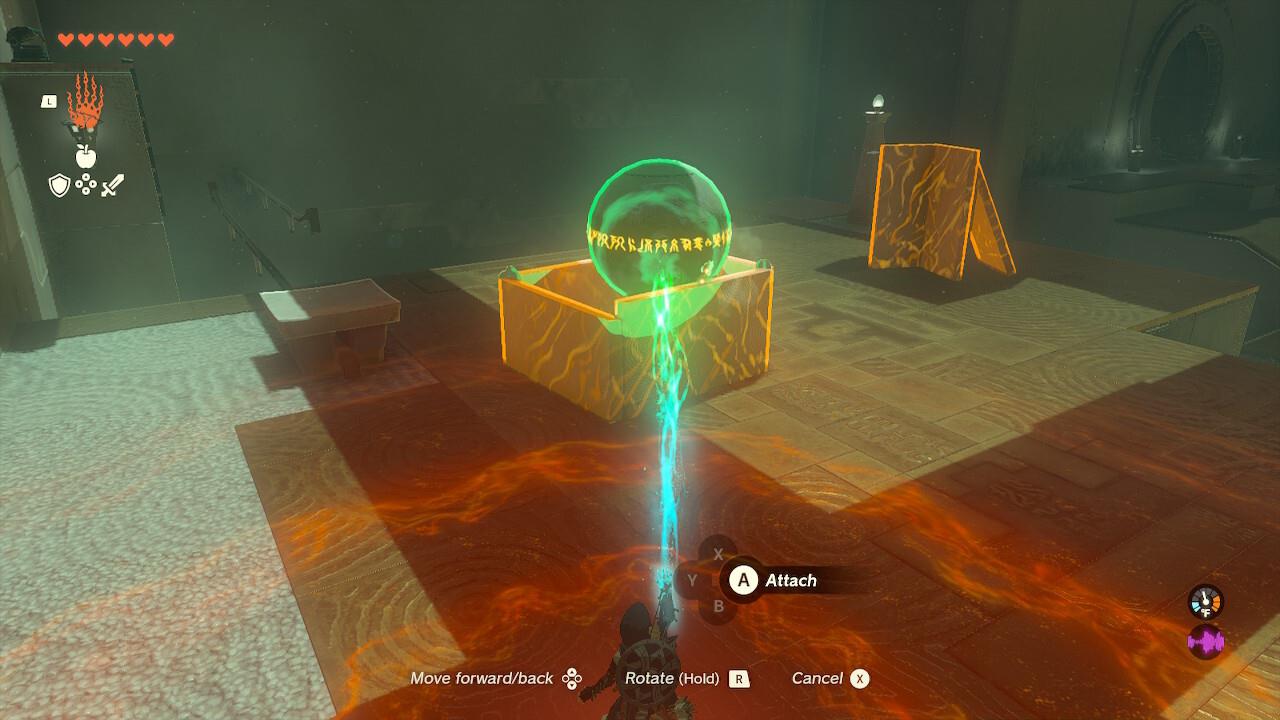
Task: Click the first heart in the health bar
Action: (65, 39)
